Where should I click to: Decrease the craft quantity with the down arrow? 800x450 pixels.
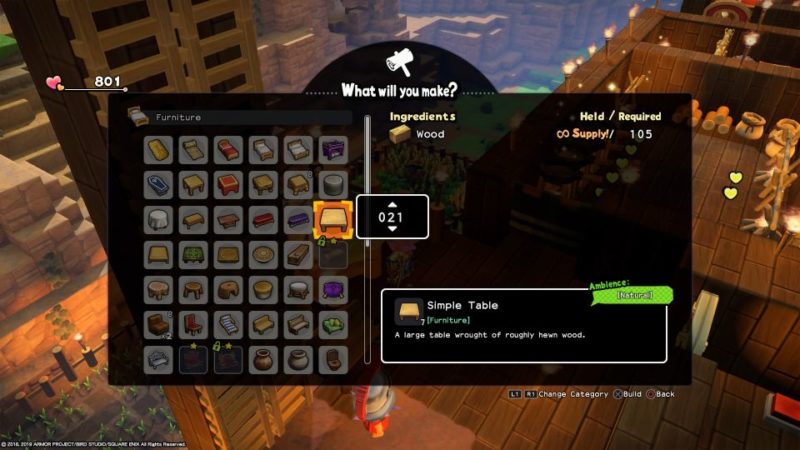tap(392, 229)
